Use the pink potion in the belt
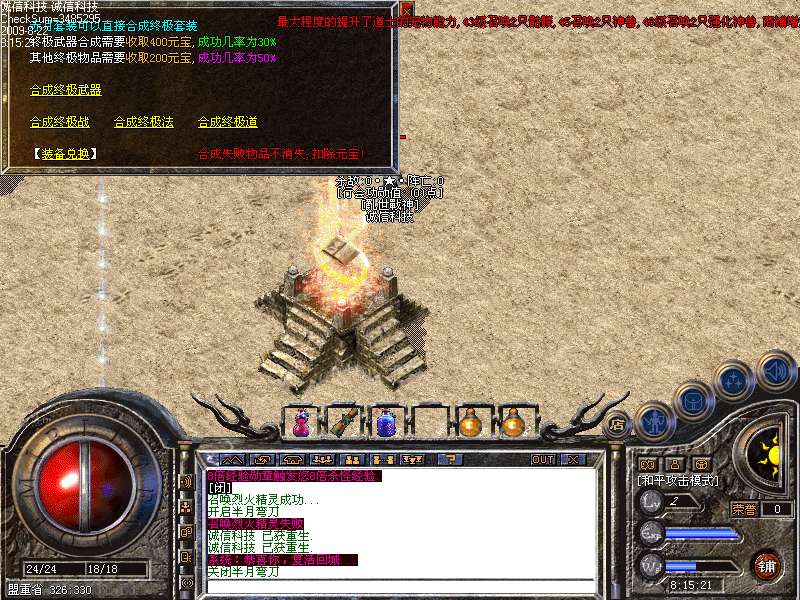Screen dimensions: 800x600 pos(299,422)
